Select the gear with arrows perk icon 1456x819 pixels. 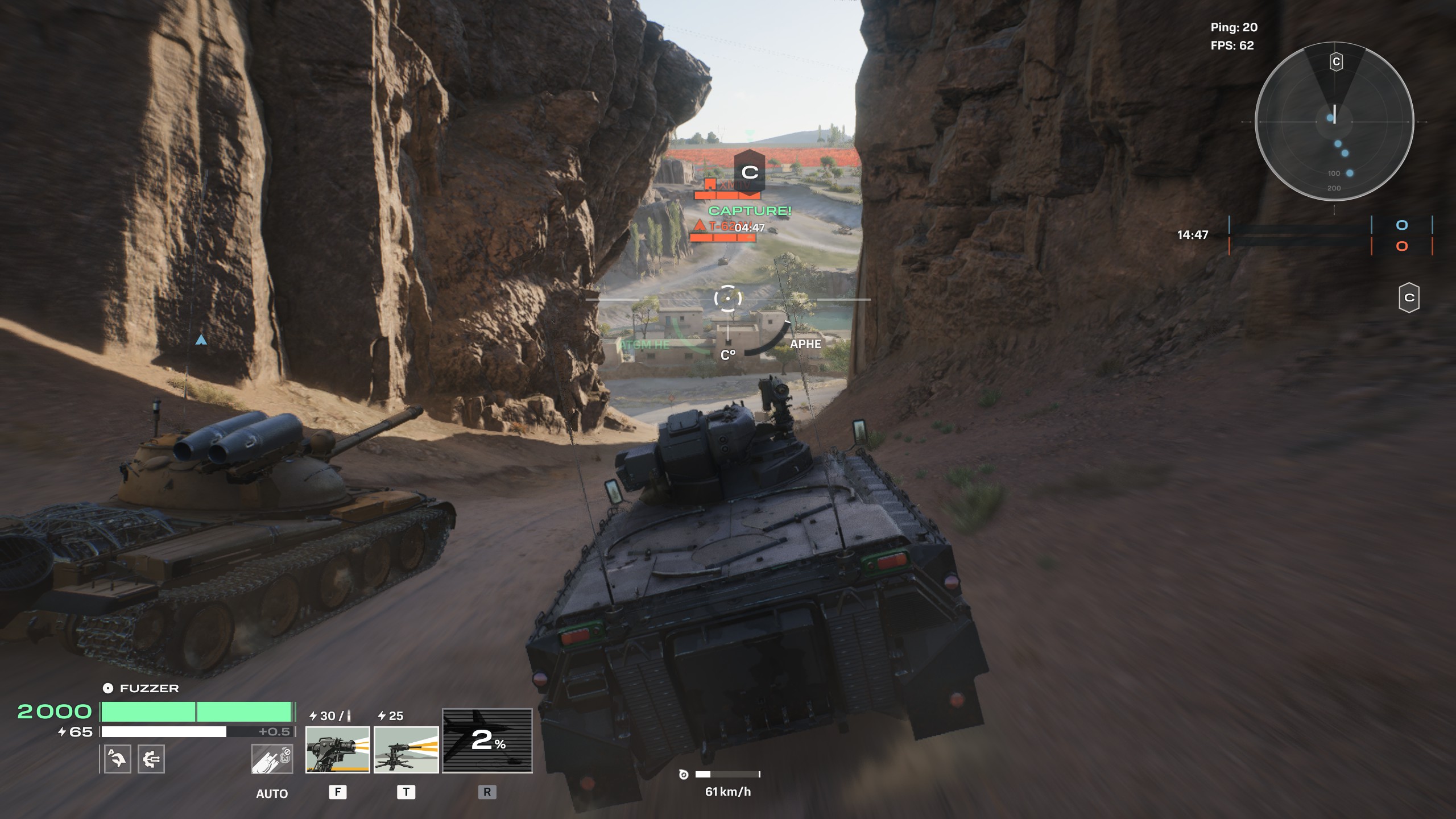151,759
